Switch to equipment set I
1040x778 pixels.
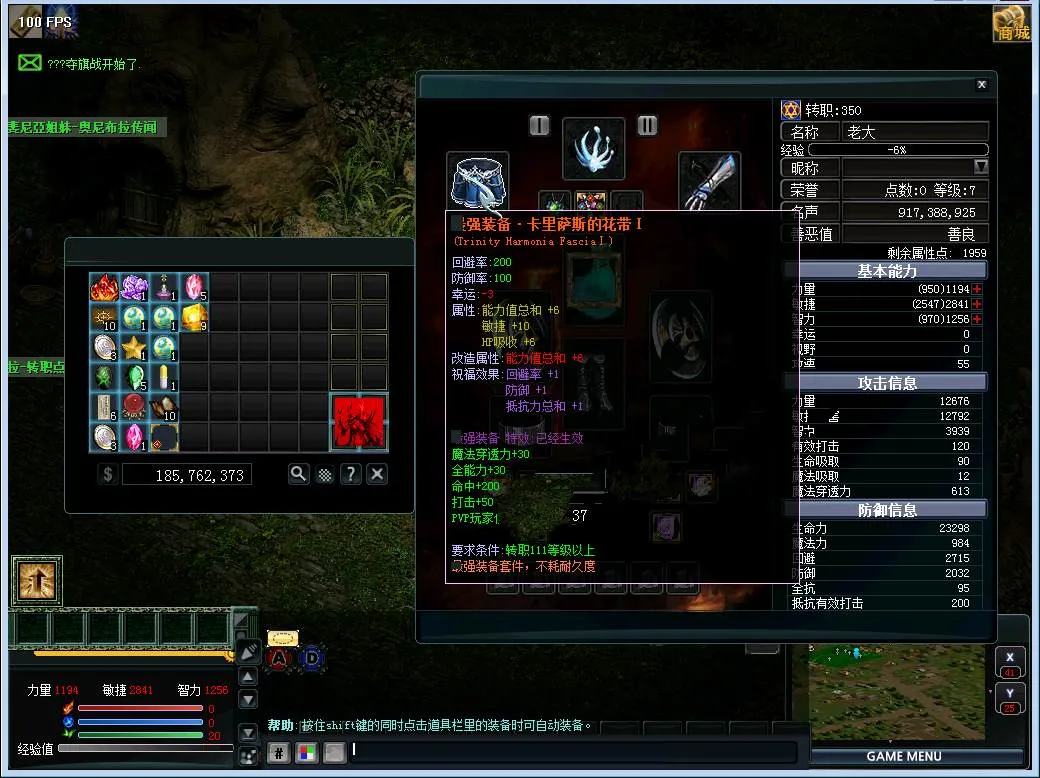539,125
